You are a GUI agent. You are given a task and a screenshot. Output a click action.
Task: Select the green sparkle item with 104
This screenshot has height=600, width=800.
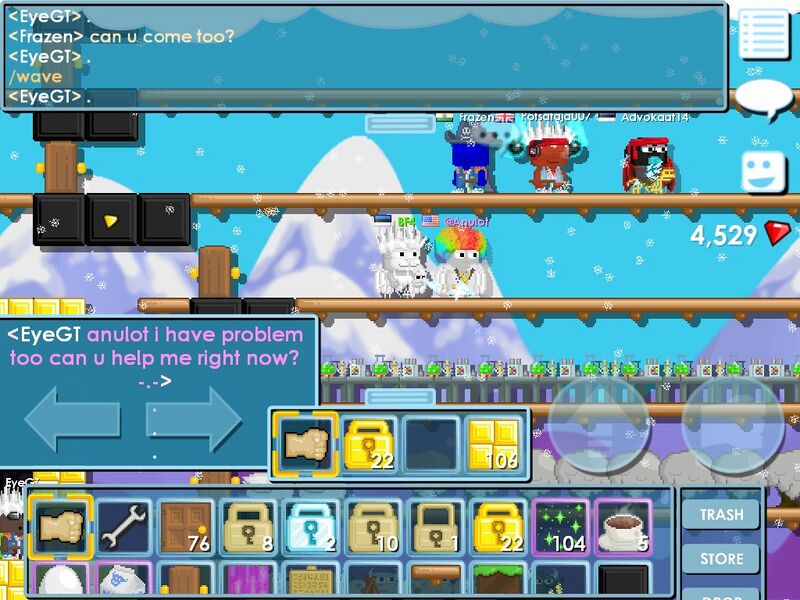(x=560, y=527)
